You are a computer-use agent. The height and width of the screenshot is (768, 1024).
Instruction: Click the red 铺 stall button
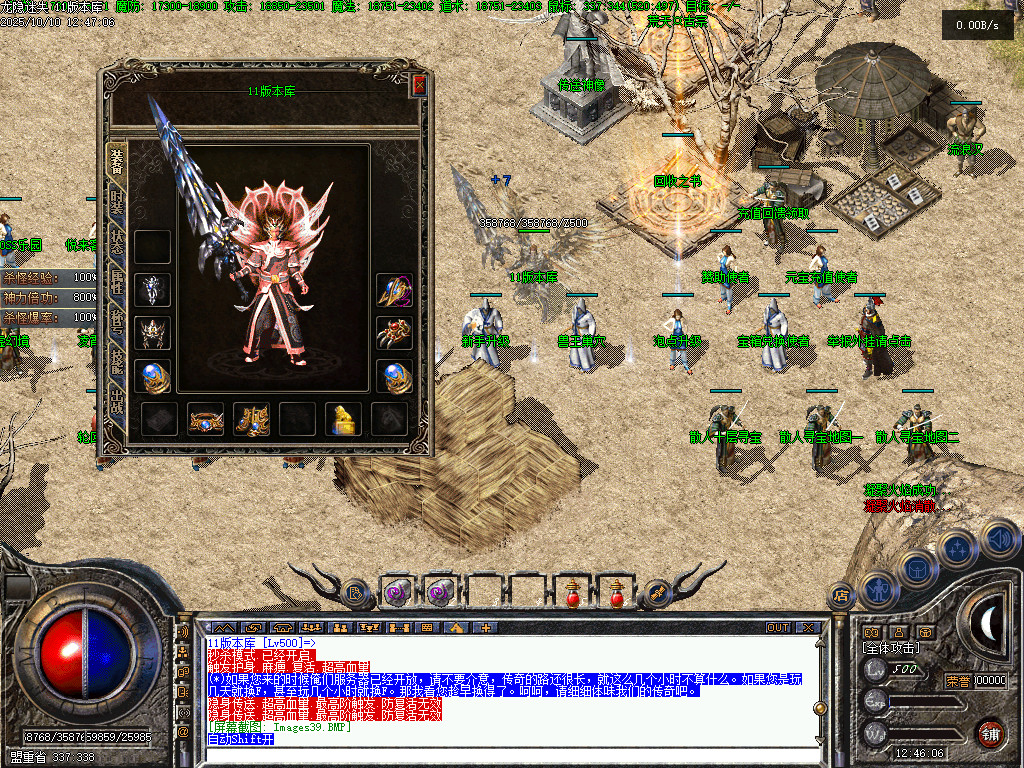click(x=990, y=733)
